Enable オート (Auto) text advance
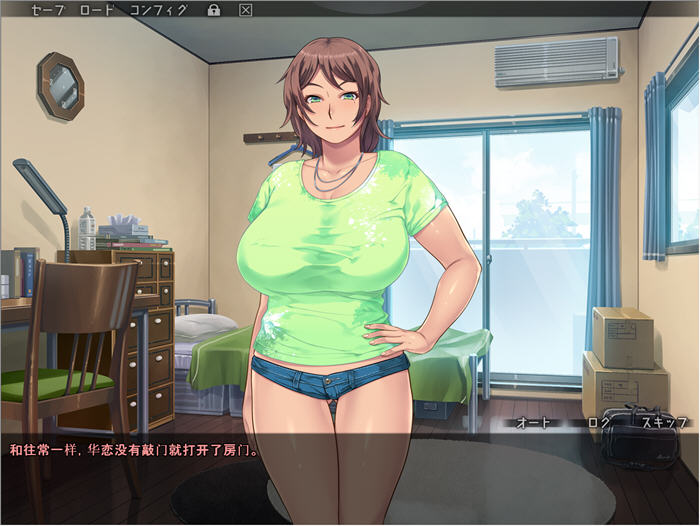 click(534, 423)
